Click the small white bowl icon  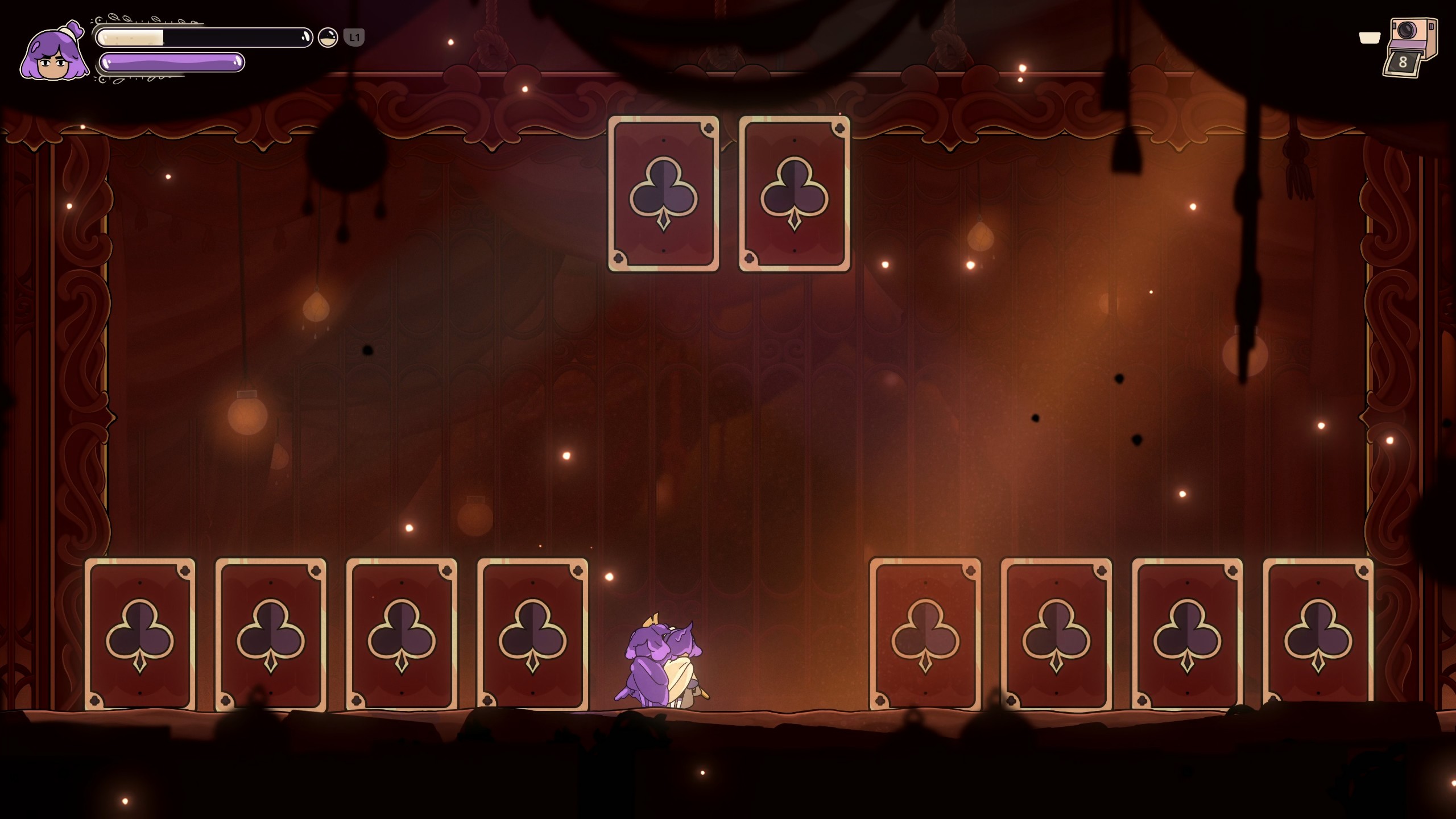[x=1370, y=38]
